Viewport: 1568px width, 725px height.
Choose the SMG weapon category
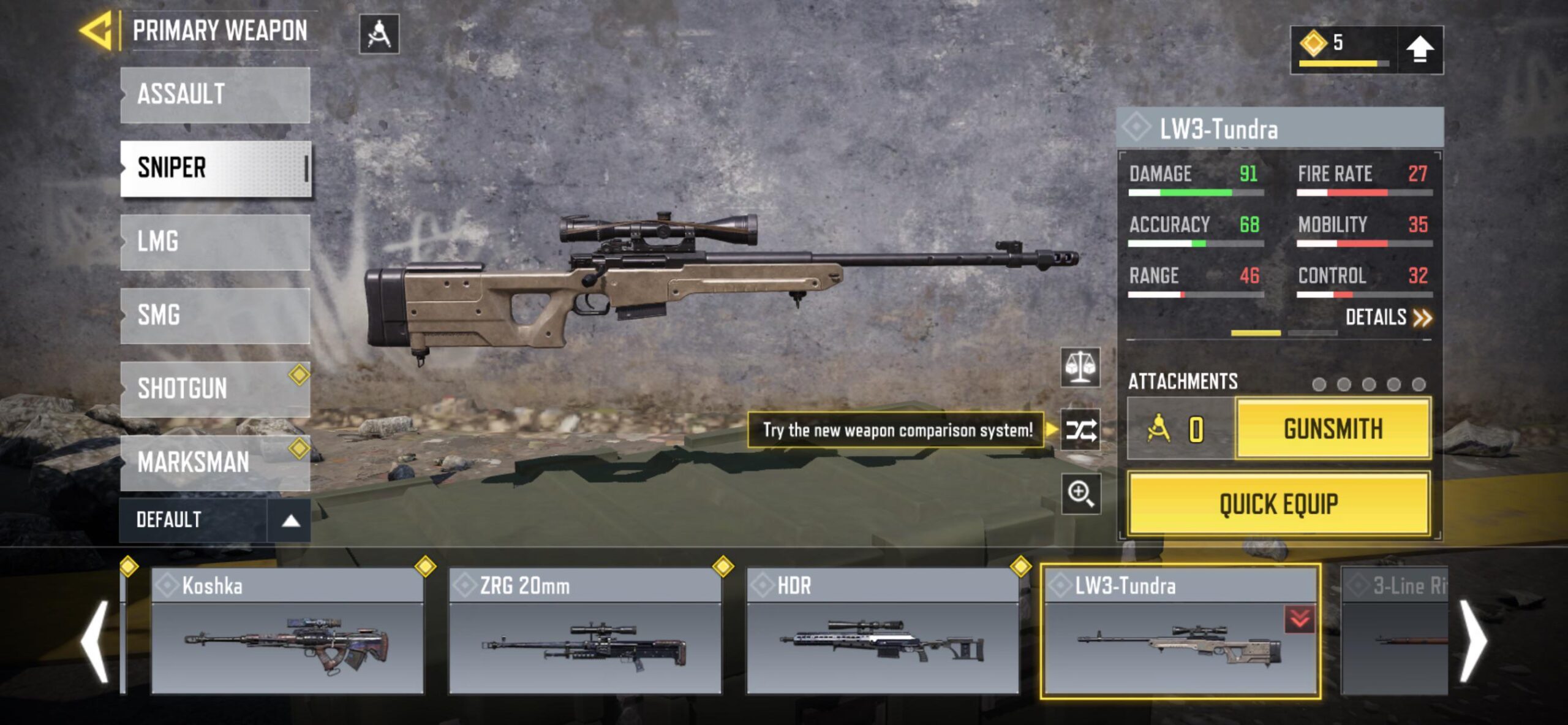tap(215, 316)
